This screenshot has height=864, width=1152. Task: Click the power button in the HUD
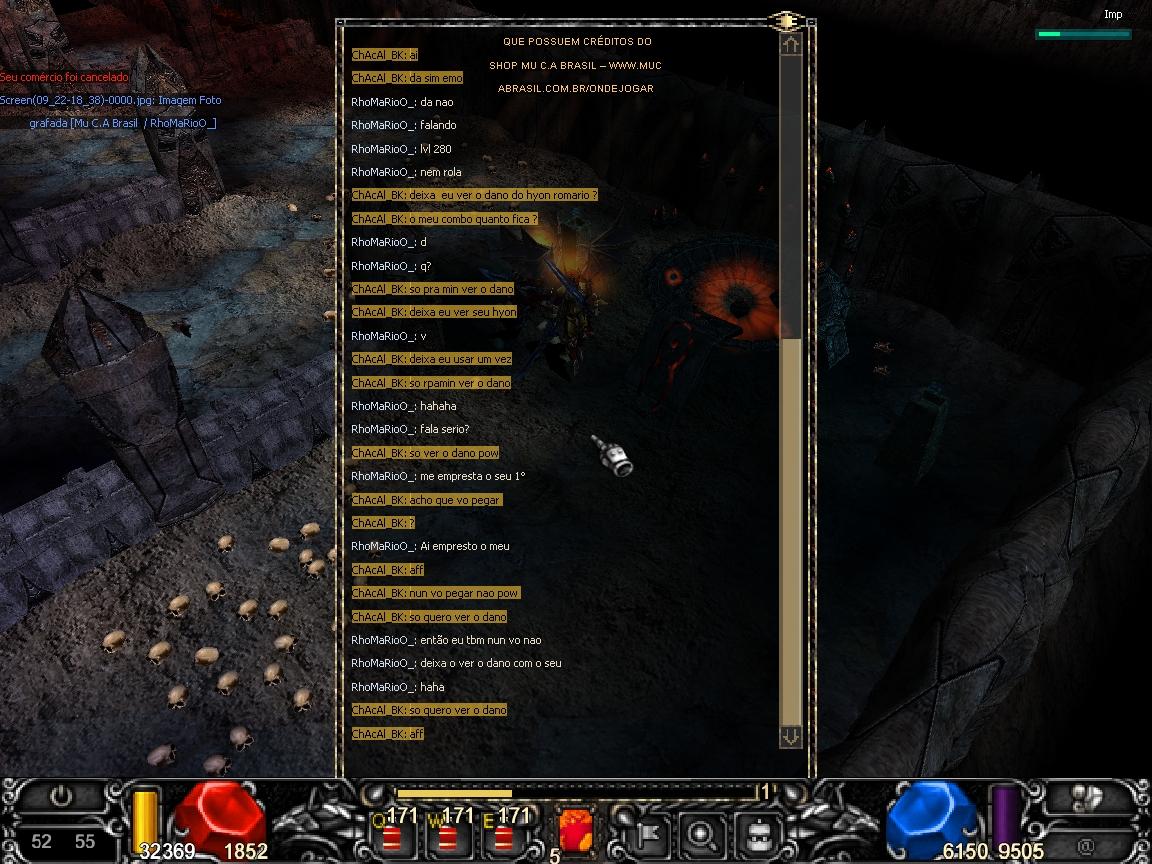click(62, 797)
